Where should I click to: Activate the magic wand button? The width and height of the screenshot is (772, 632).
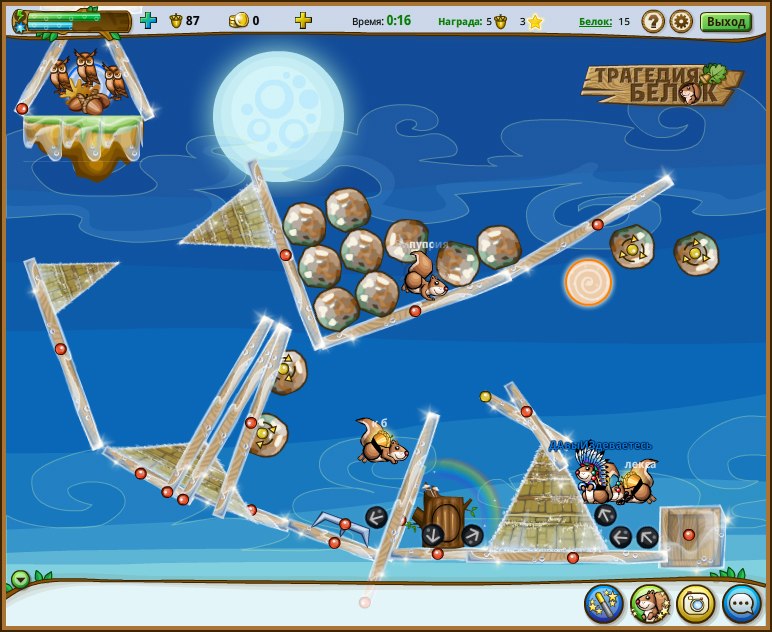pyautogui.click(x=604, y=603)
